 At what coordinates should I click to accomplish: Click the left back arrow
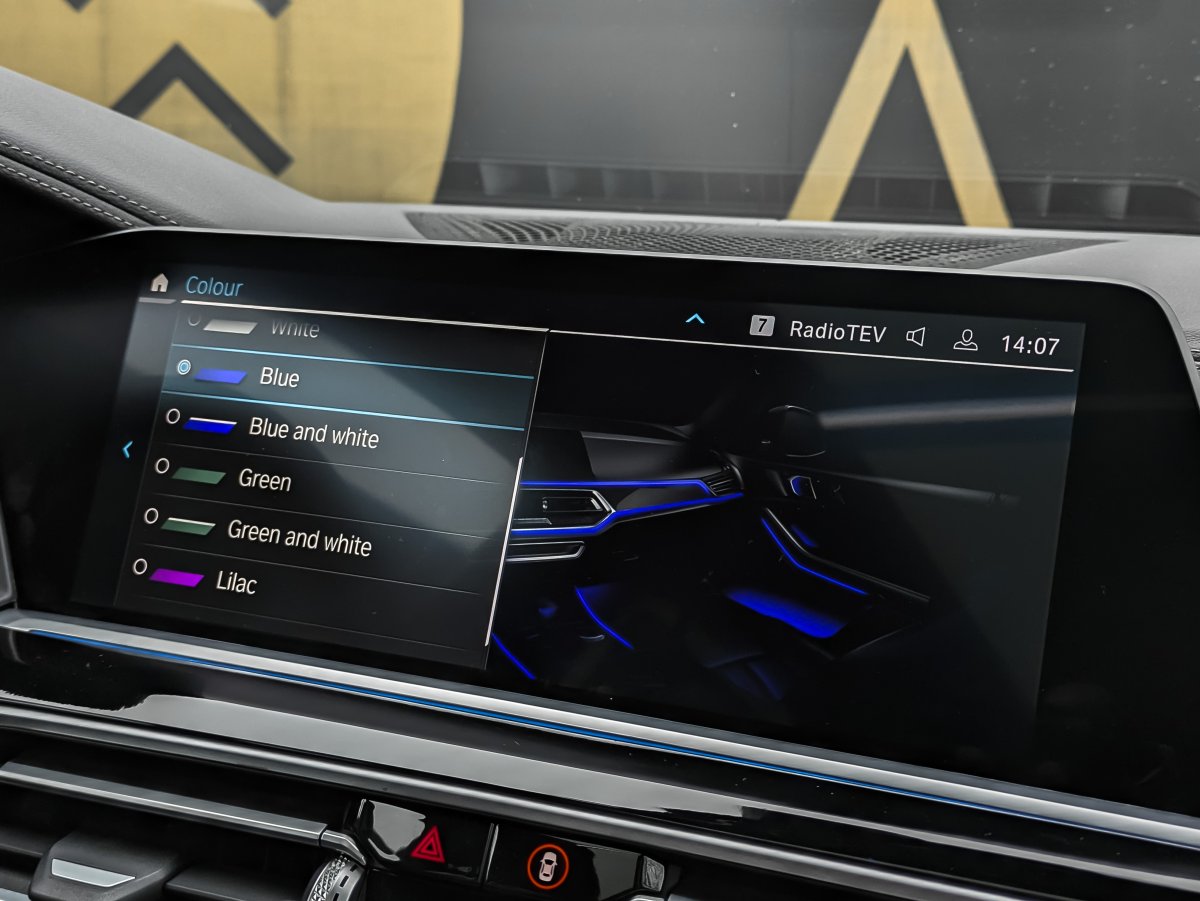127,450
